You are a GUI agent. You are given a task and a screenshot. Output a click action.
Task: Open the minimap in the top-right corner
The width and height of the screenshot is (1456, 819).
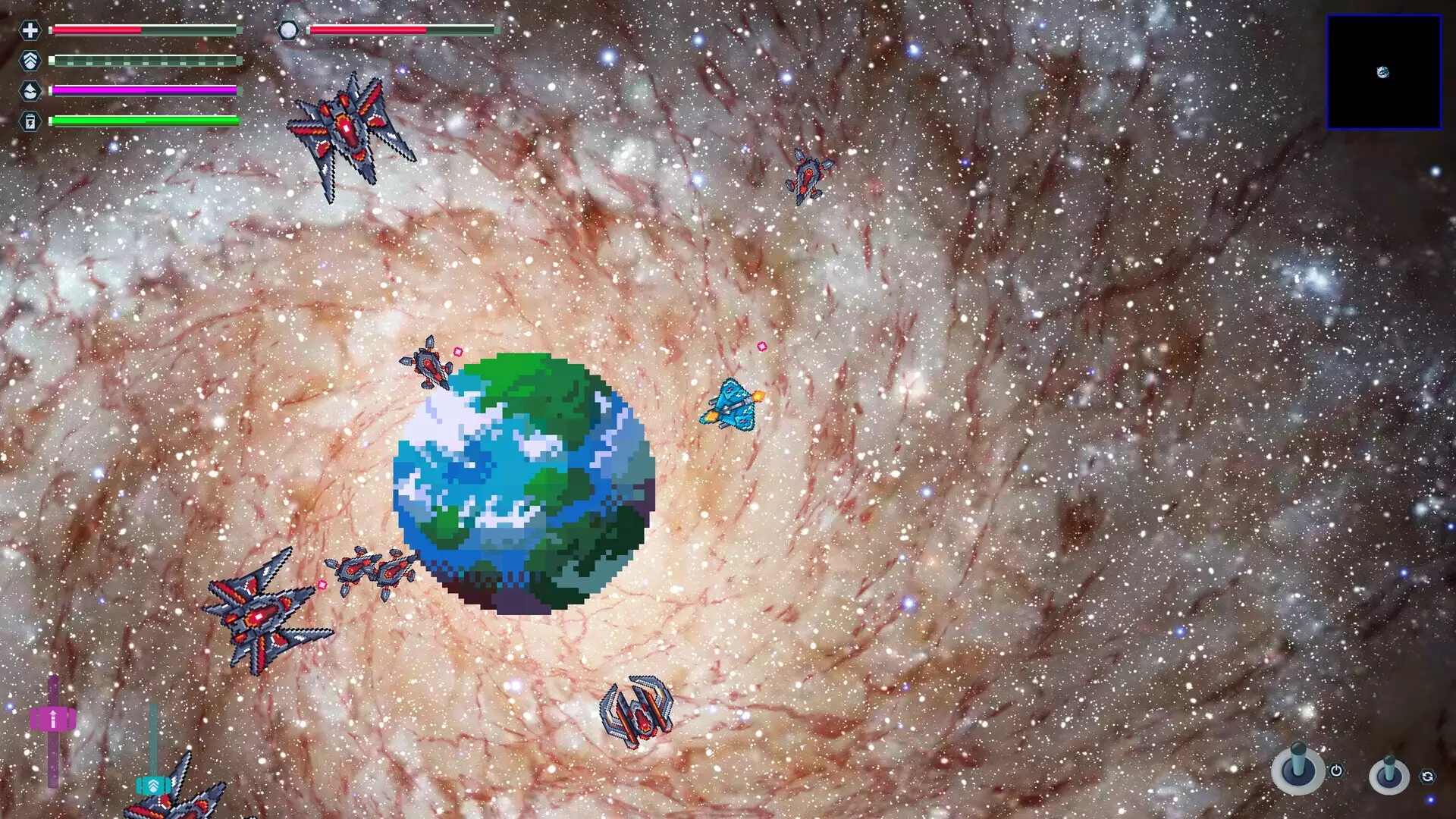click(1384, 72)
